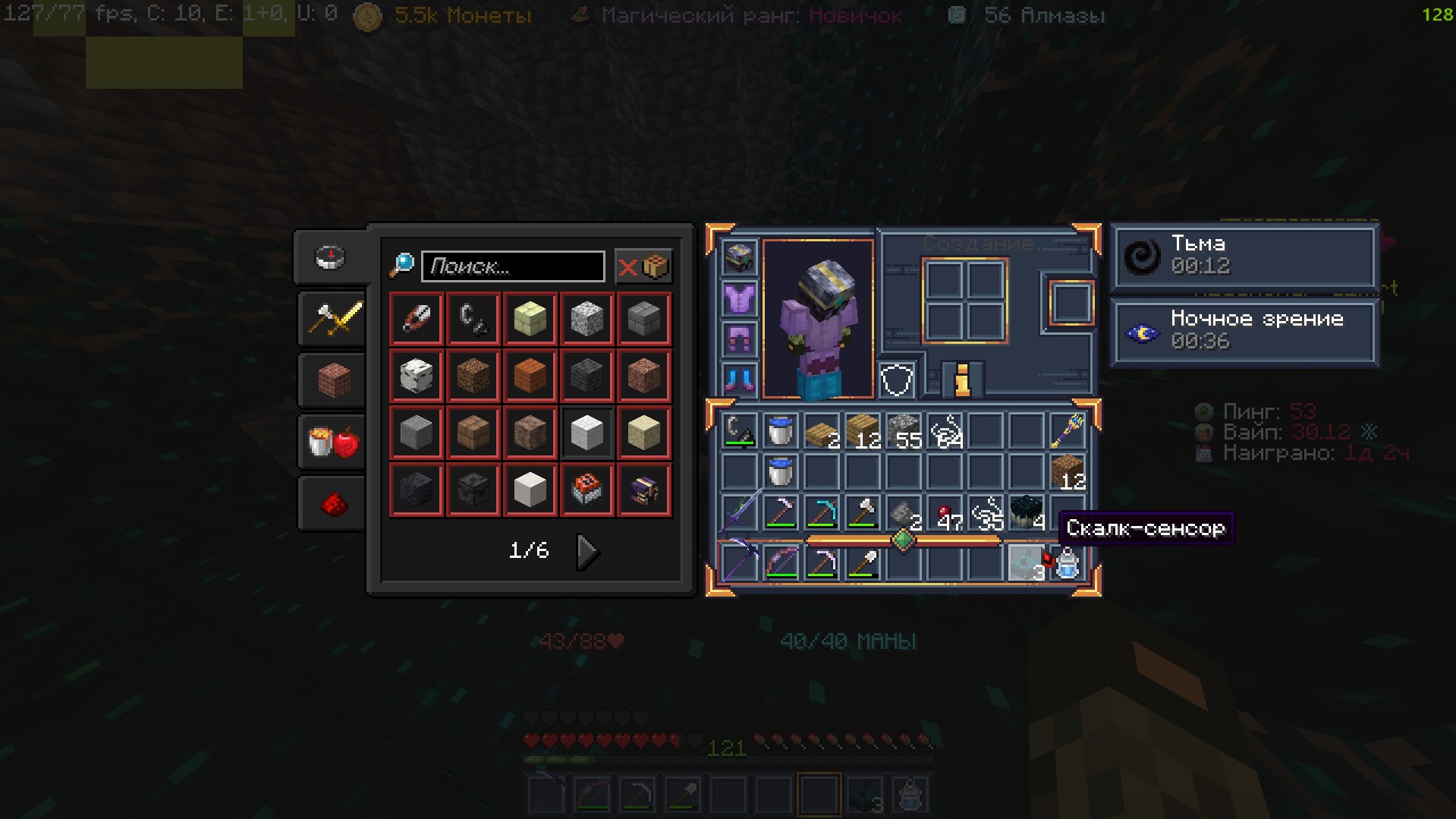
Task: Select the cobblestone stack of 55
Action: 903,431
